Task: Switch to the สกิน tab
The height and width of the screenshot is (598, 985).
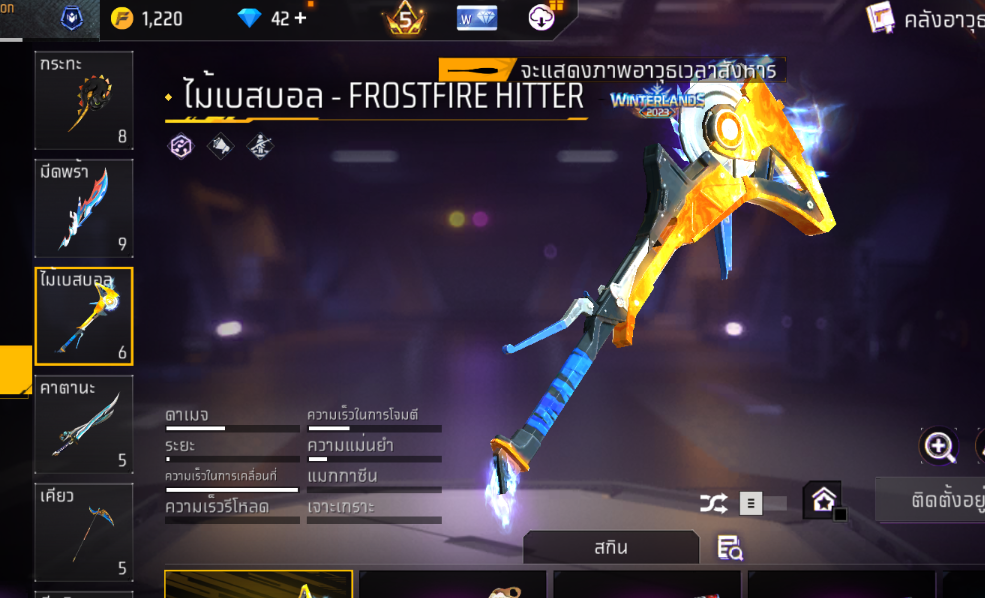Action: (610, 548)
